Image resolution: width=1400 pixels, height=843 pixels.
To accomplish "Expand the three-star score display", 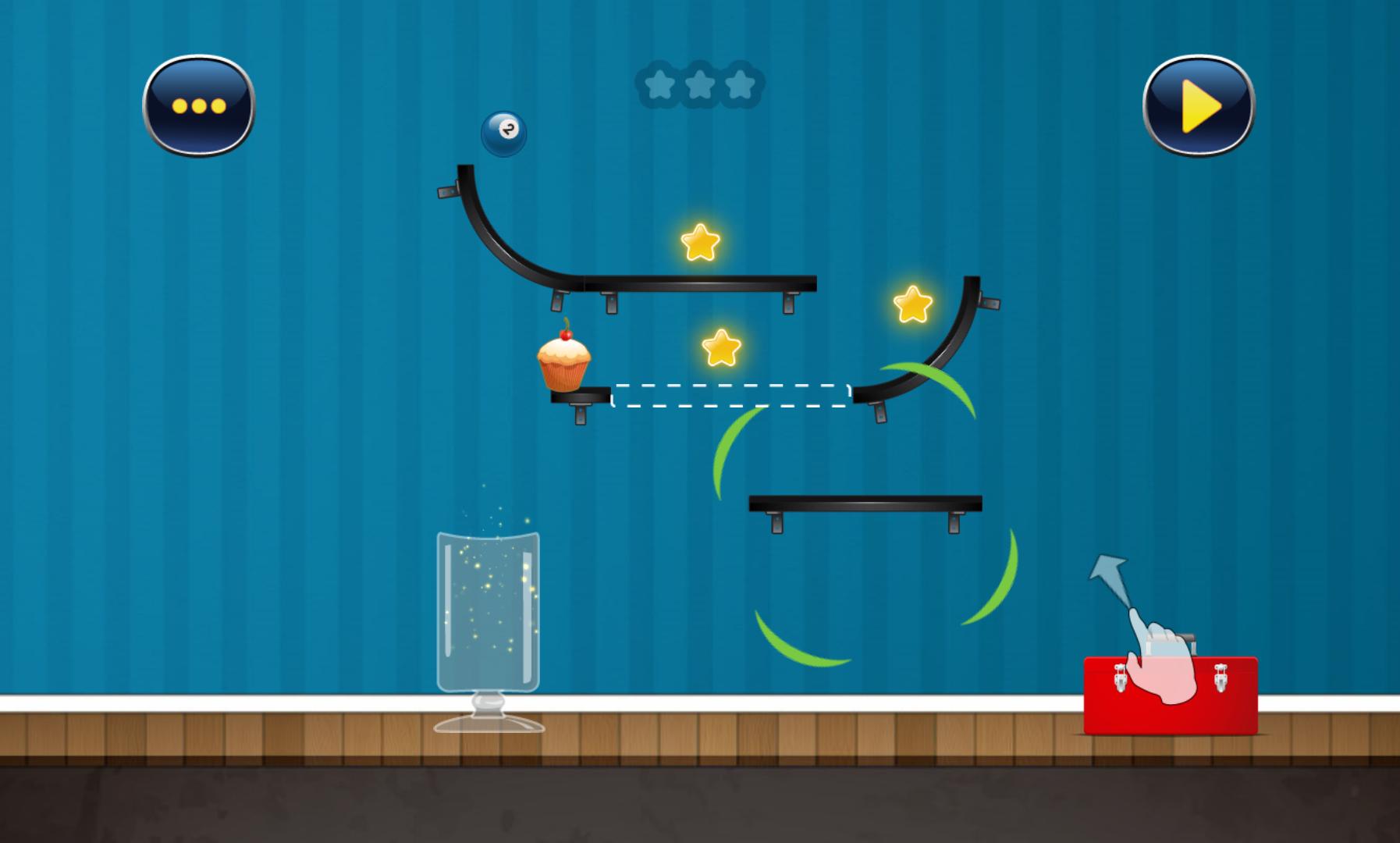I will tap(701, 84).
